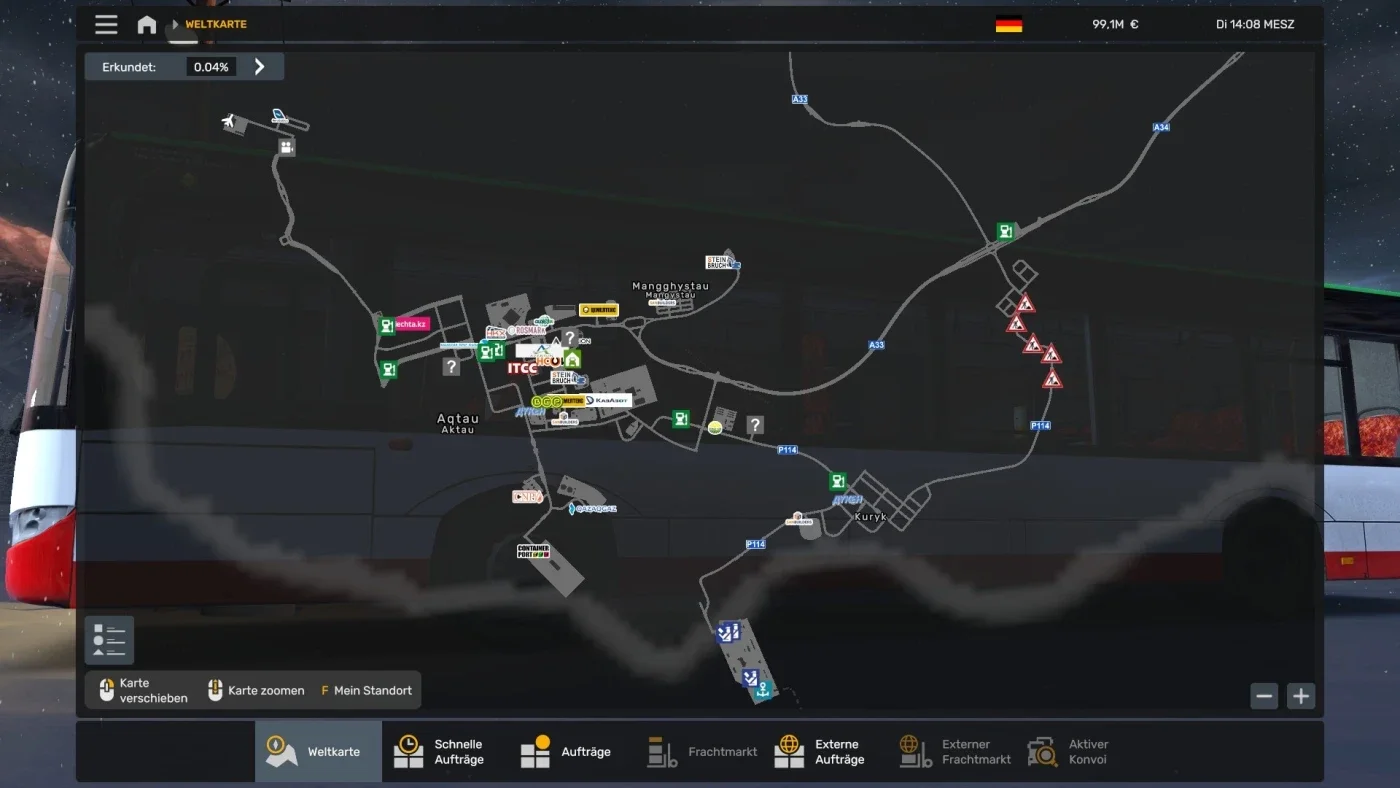The width and height of the screenshot is (1400, 788).
Task: Click the fuel station icon near Kuryk
Action: point(837,480)
